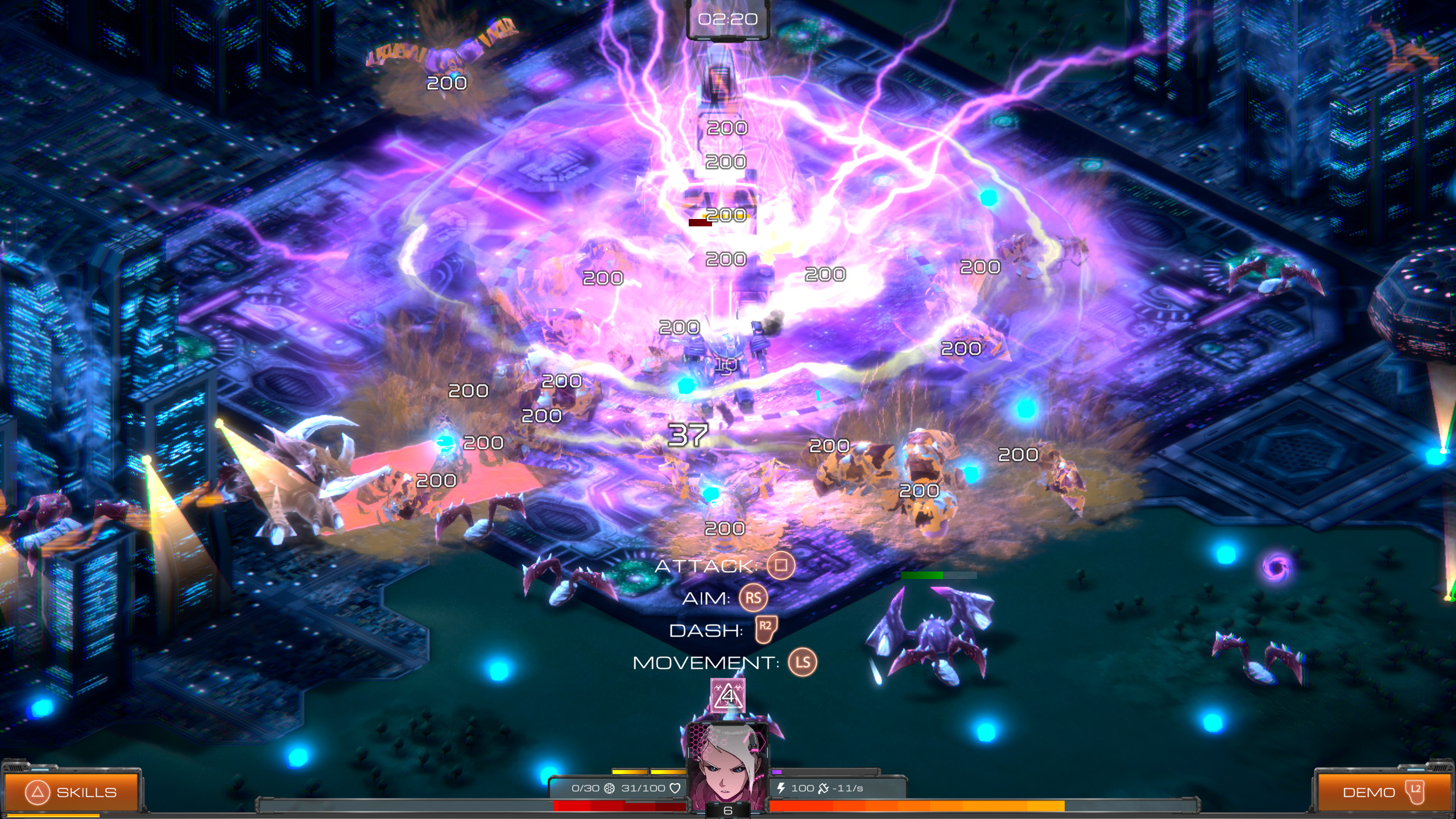Click the purple shield meter above the energy readout
The width and height of the screenshot is (1456, 819).
(x=776, y=773)
